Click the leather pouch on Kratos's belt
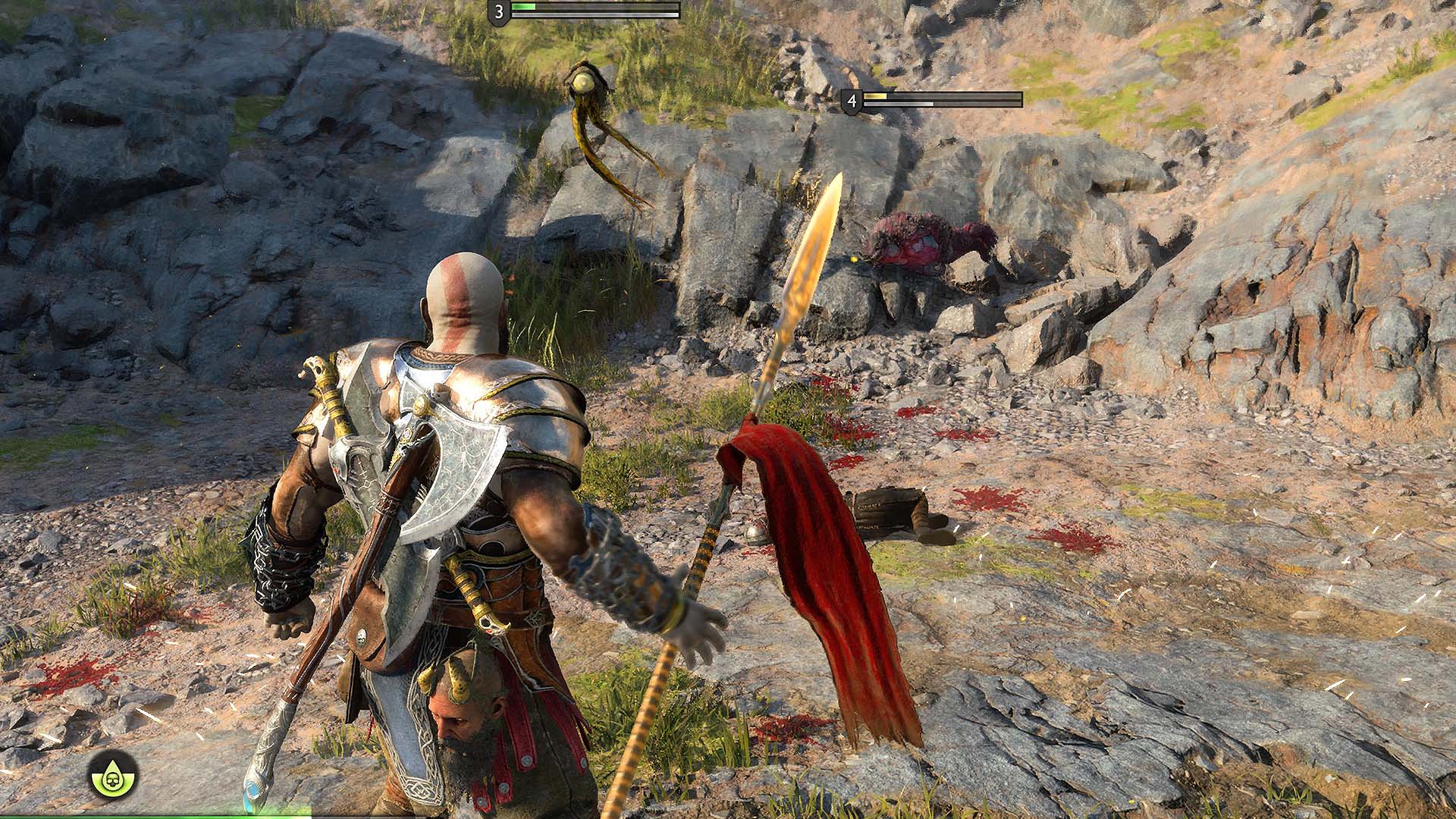The image size is (1456, 819). pos(364,629)
